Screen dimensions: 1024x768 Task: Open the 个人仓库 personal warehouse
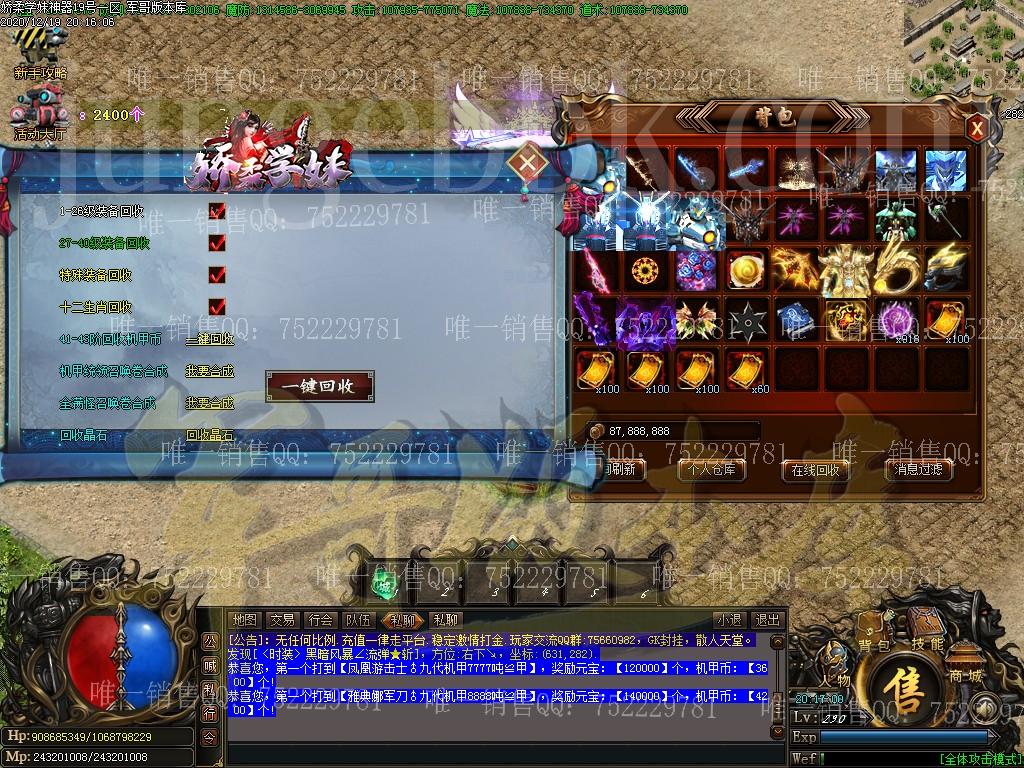click(x=712, y=469)
